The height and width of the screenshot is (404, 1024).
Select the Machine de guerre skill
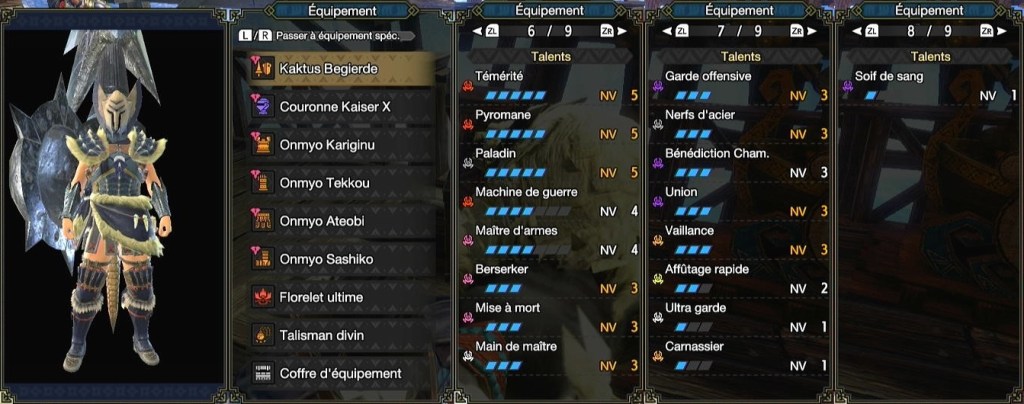coord(549,201)
